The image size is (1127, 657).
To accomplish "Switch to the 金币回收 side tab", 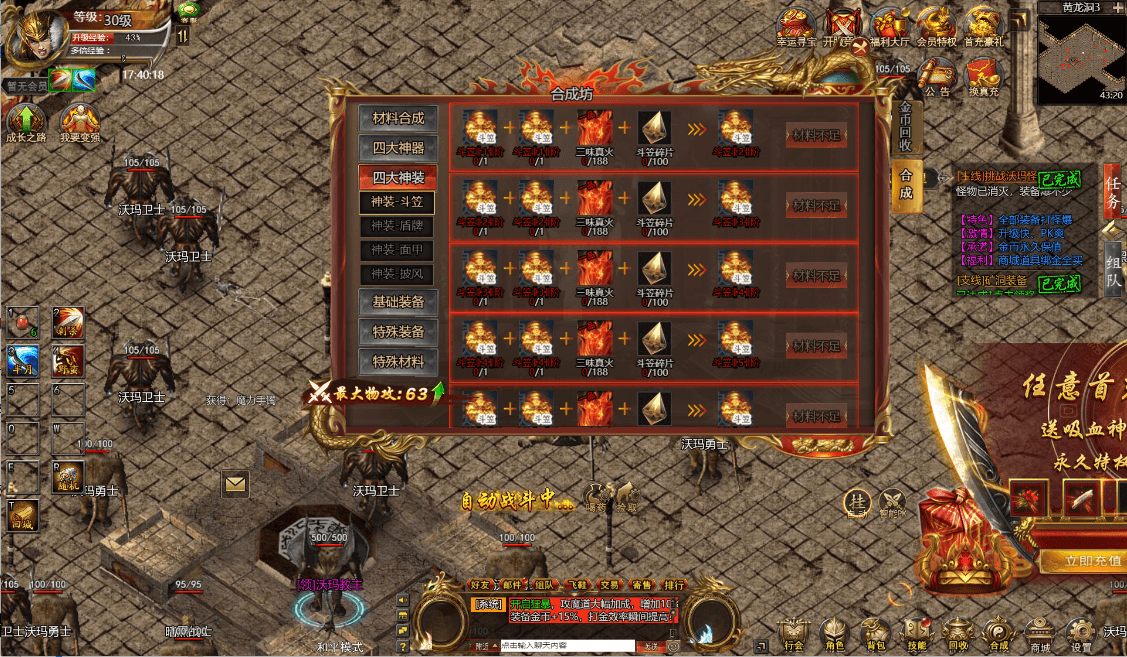I will 905,127.
